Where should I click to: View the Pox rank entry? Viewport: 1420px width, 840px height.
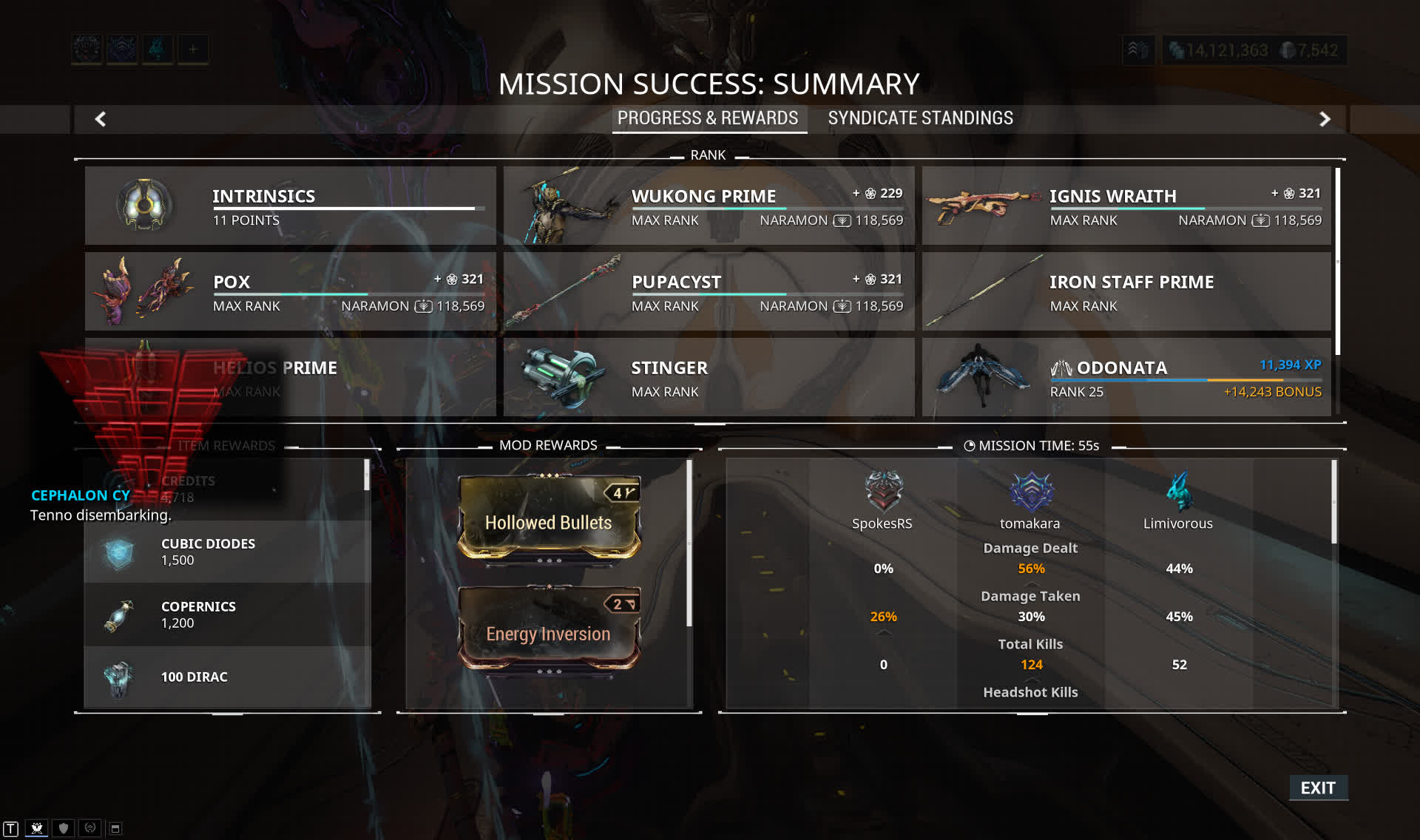(290, 291)
